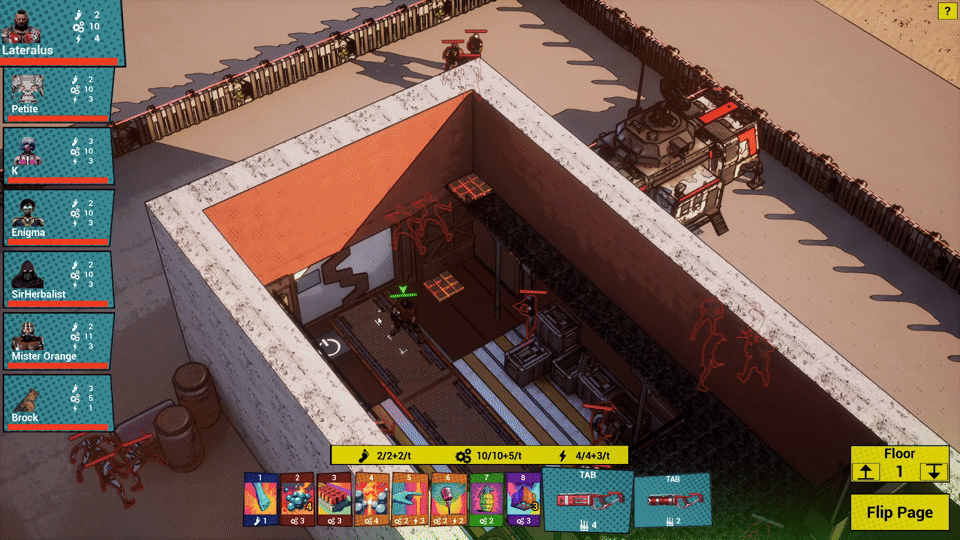This screenshot has width=960, height=540.
Task: Go down one floor with the down arrow
Action: (933, 472)
